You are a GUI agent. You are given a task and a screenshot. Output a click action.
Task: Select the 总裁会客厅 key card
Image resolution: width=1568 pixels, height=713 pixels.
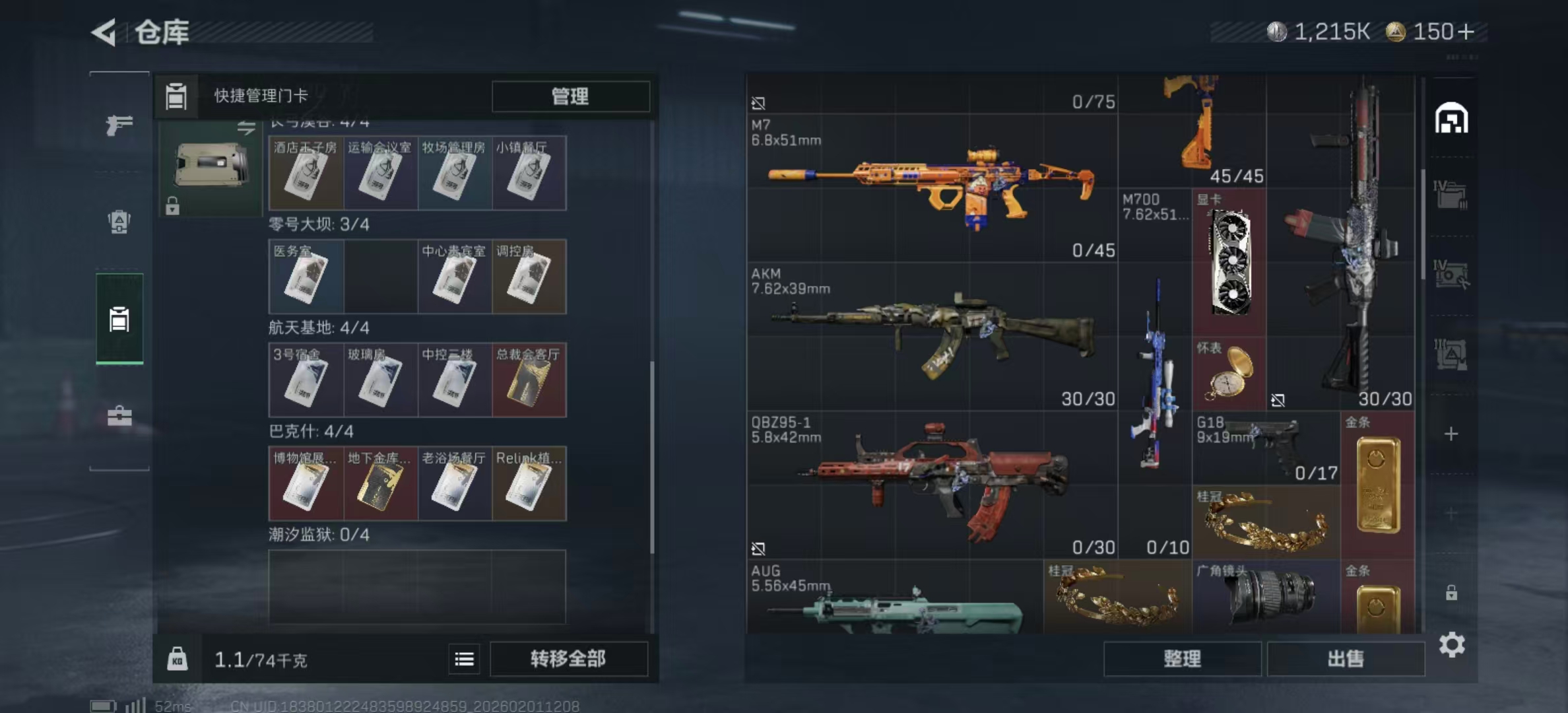tap(529, 380)
